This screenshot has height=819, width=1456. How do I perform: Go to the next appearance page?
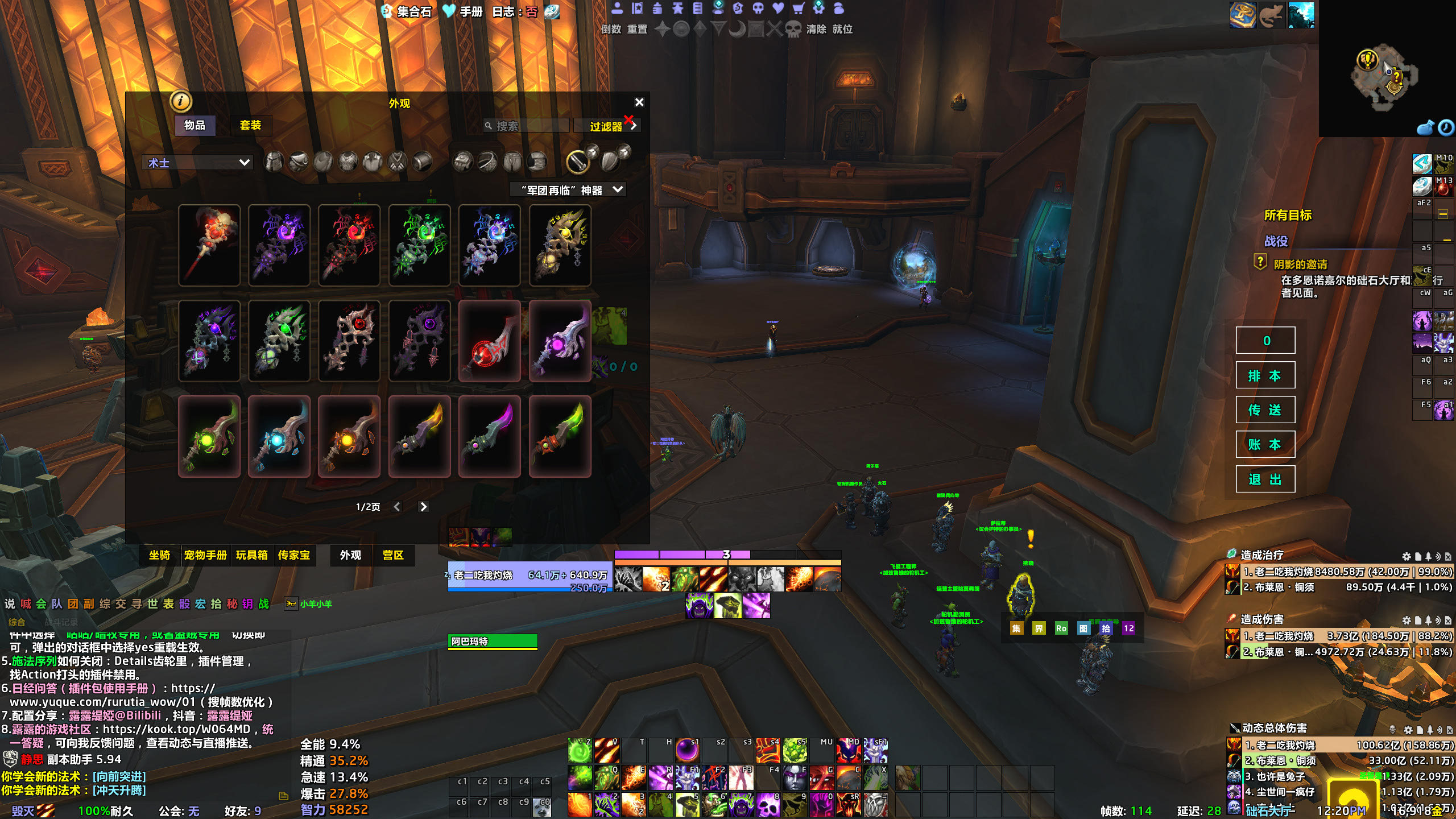[x=423, y=507]
